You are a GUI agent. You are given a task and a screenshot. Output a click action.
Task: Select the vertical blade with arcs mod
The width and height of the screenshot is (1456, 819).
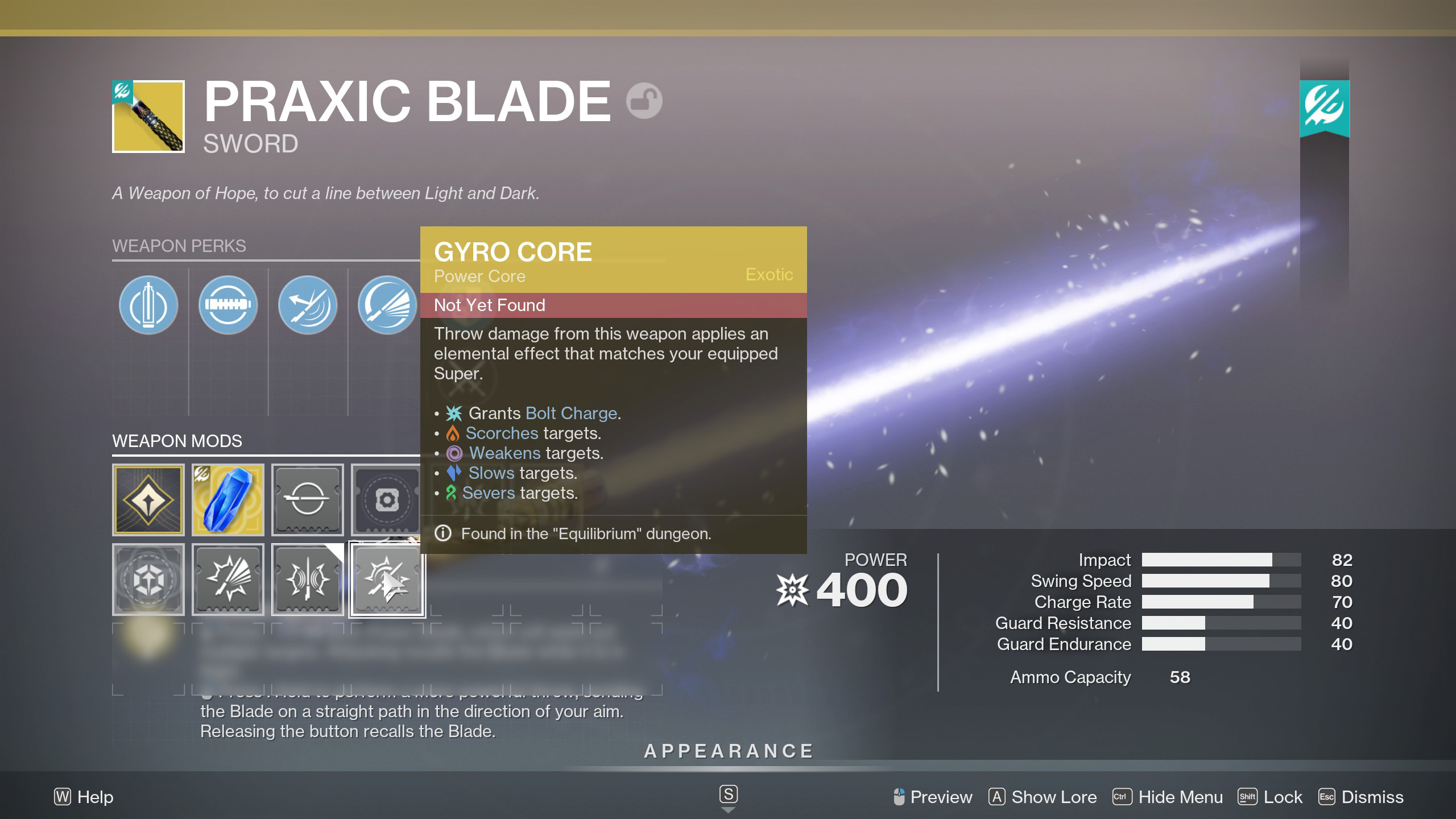point(307,580)
